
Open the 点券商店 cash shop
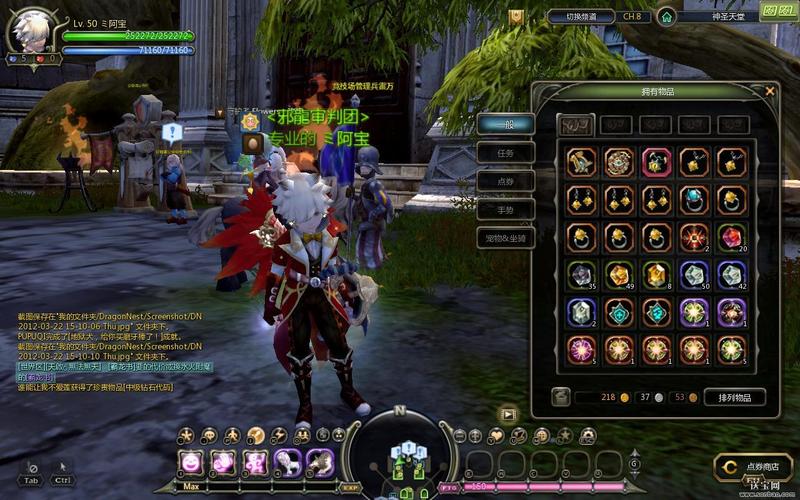click(x=753, y=467)
